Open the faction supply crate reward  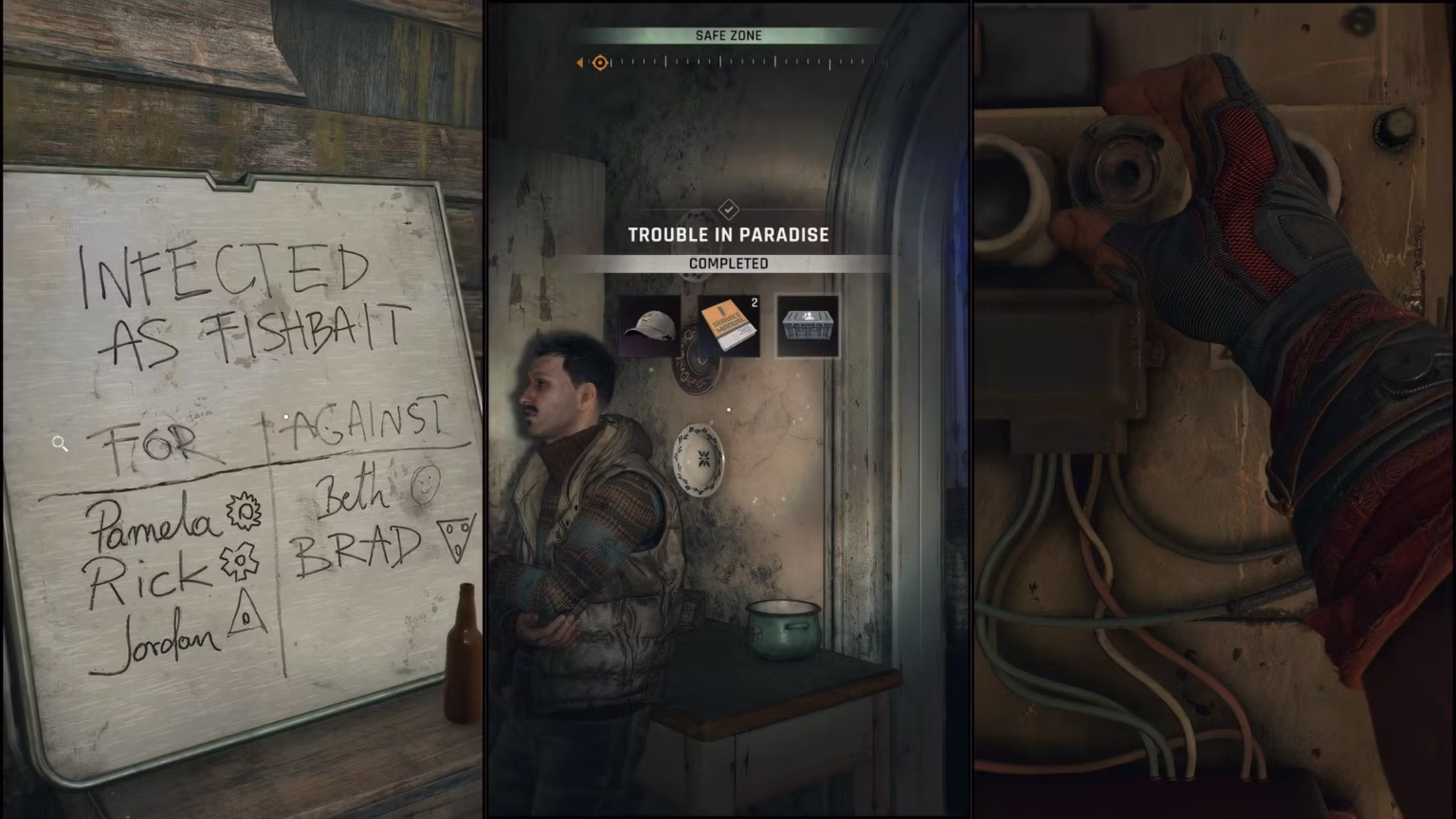click(x=808, y=326)
